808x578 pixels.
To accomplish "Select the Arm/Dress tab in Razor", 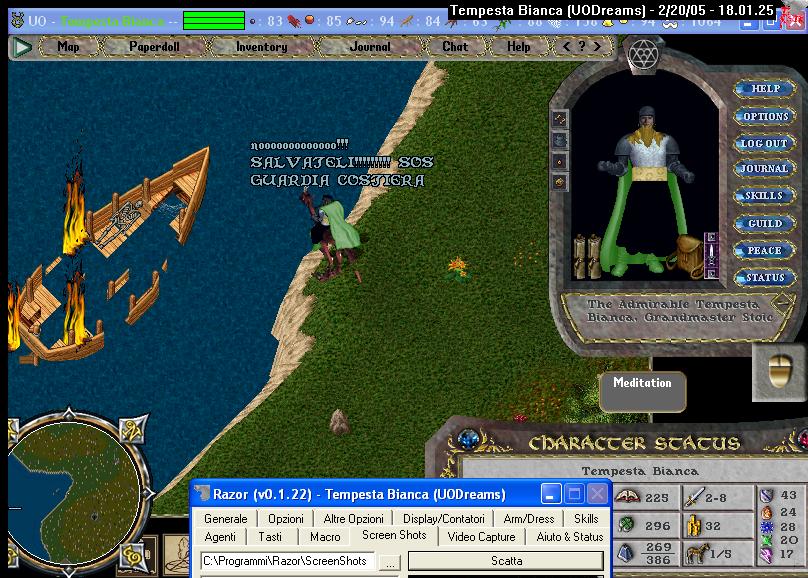I will click(x=527, y=519).
